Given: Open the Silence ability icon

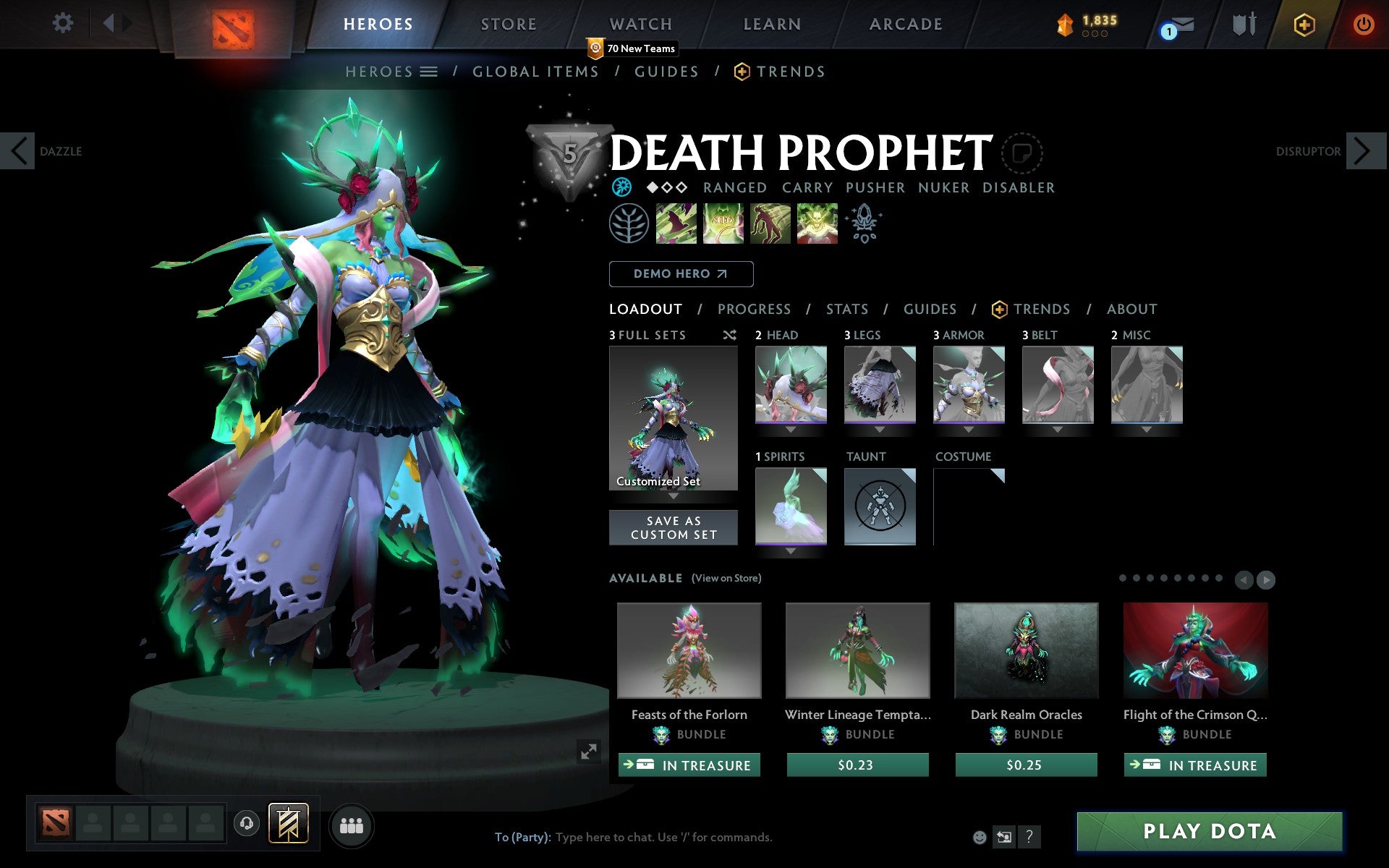Looking at the screenshot, I should (x=723, y=224).
